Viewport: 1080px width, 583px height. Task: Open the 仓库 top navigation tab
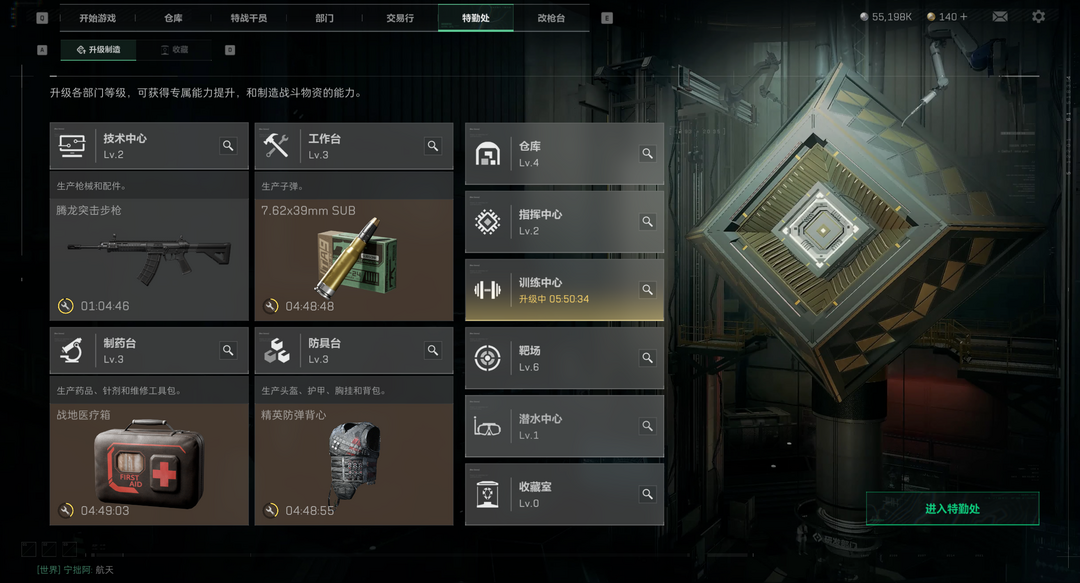[x=173, y=18]
